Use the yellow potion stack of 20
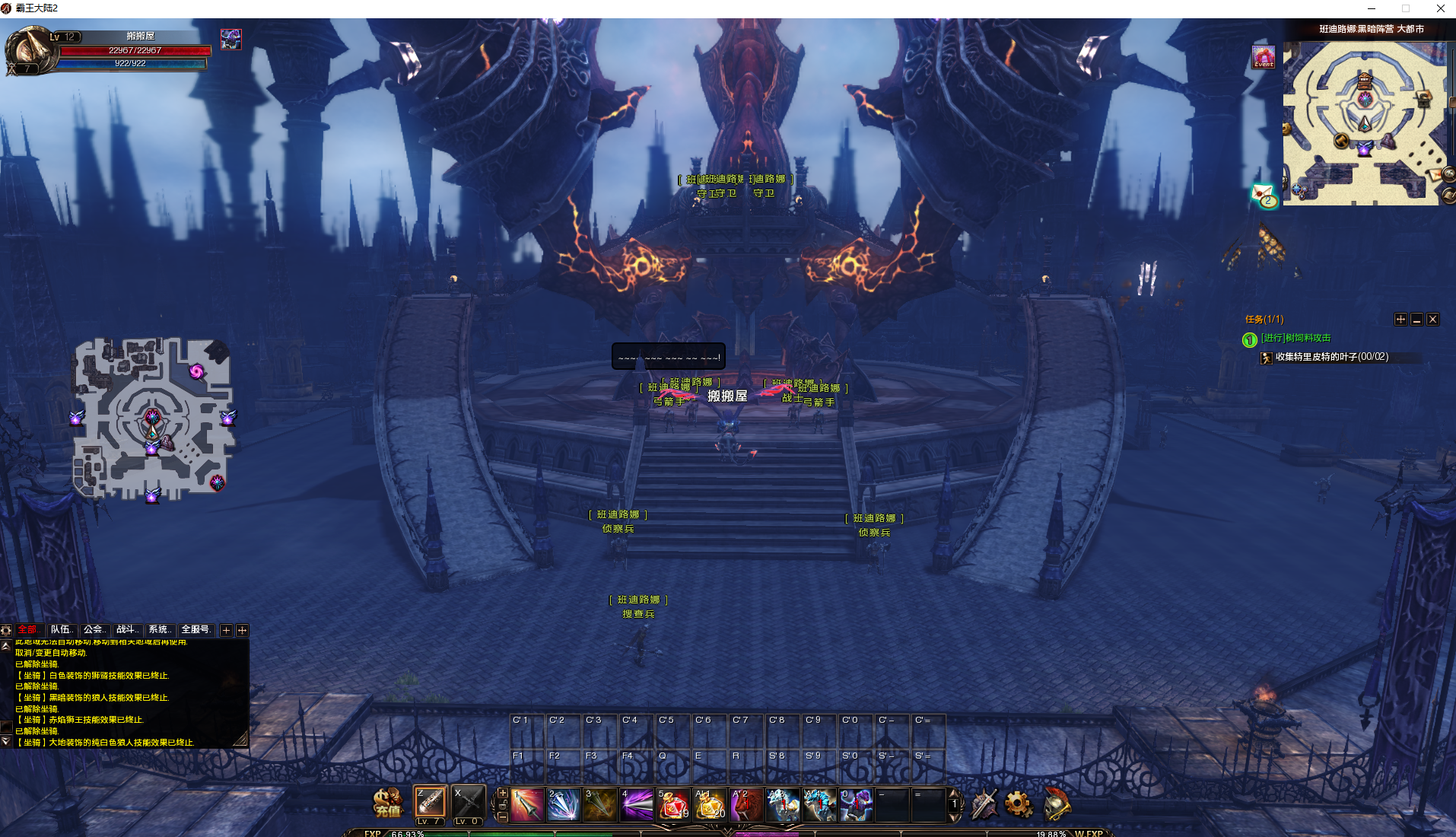The height and width of the screenshot is (837, 1456). (x=709, y=805)
